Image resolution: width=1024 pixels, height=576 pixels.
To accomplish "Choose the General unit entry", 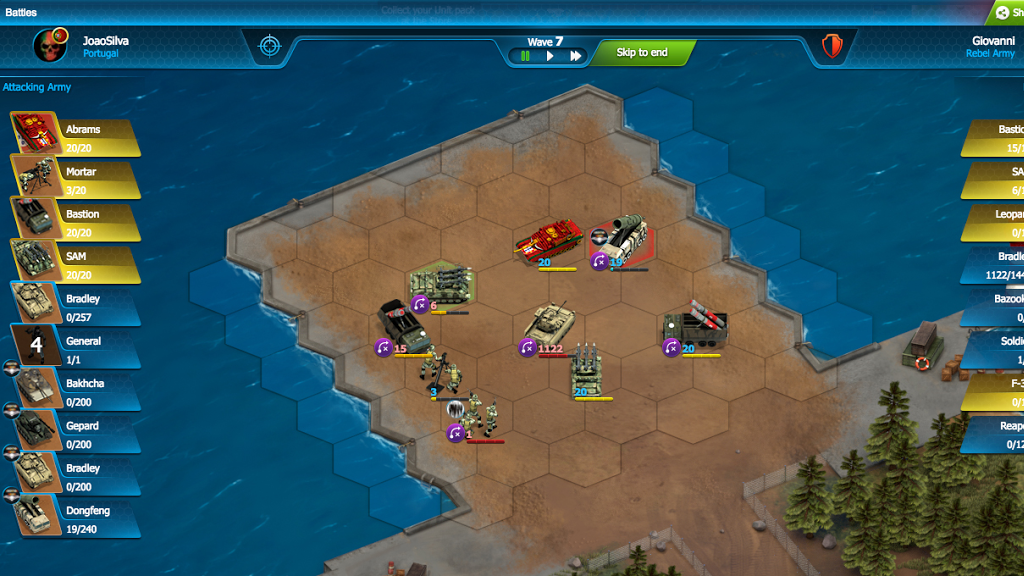I will (x=76, y=349).
